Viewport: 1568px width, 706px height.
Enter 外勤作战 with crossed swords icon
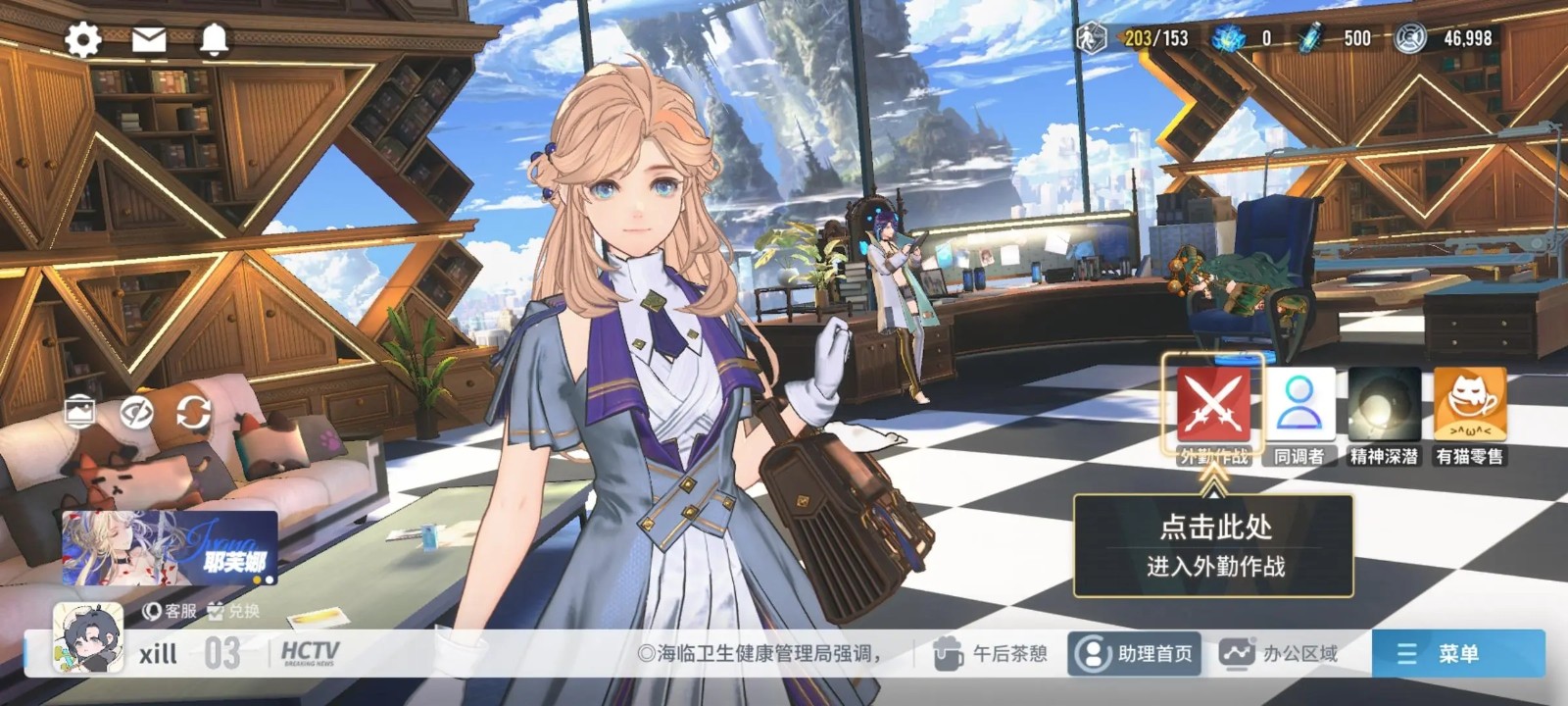click(1213, 407)
